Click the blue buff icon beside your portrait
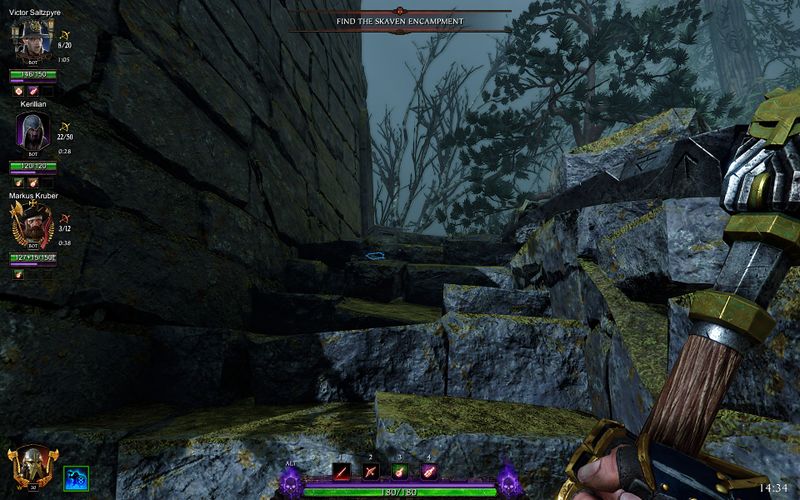Screen dimensions: 800x500 click(x=76, y=477)
